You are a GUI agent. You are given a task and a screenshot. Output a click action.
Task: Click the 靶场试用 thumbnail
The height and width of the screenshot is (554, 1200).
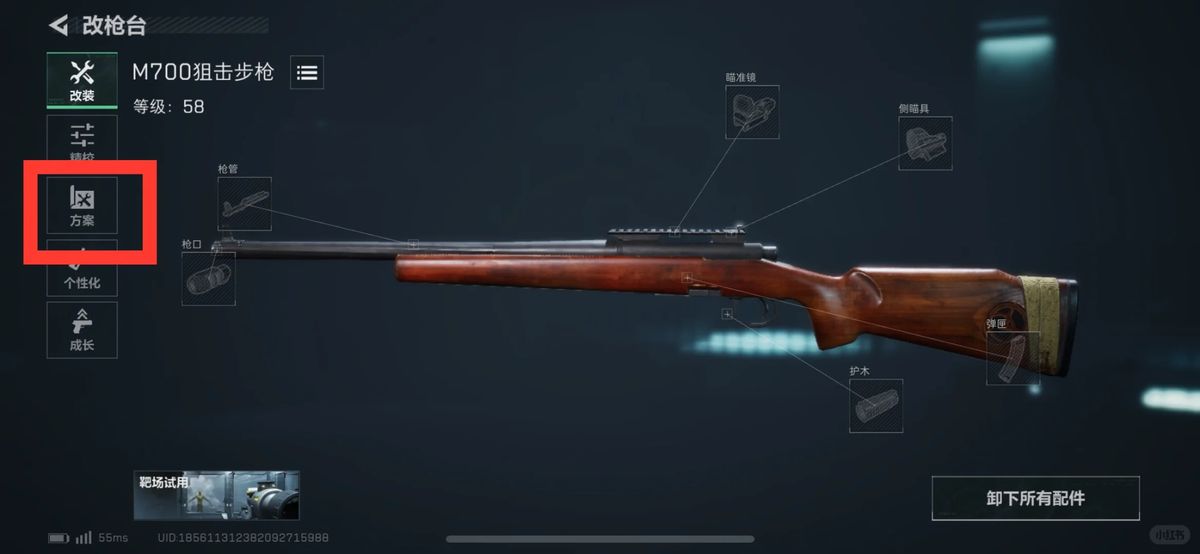(x=217, y=496)
